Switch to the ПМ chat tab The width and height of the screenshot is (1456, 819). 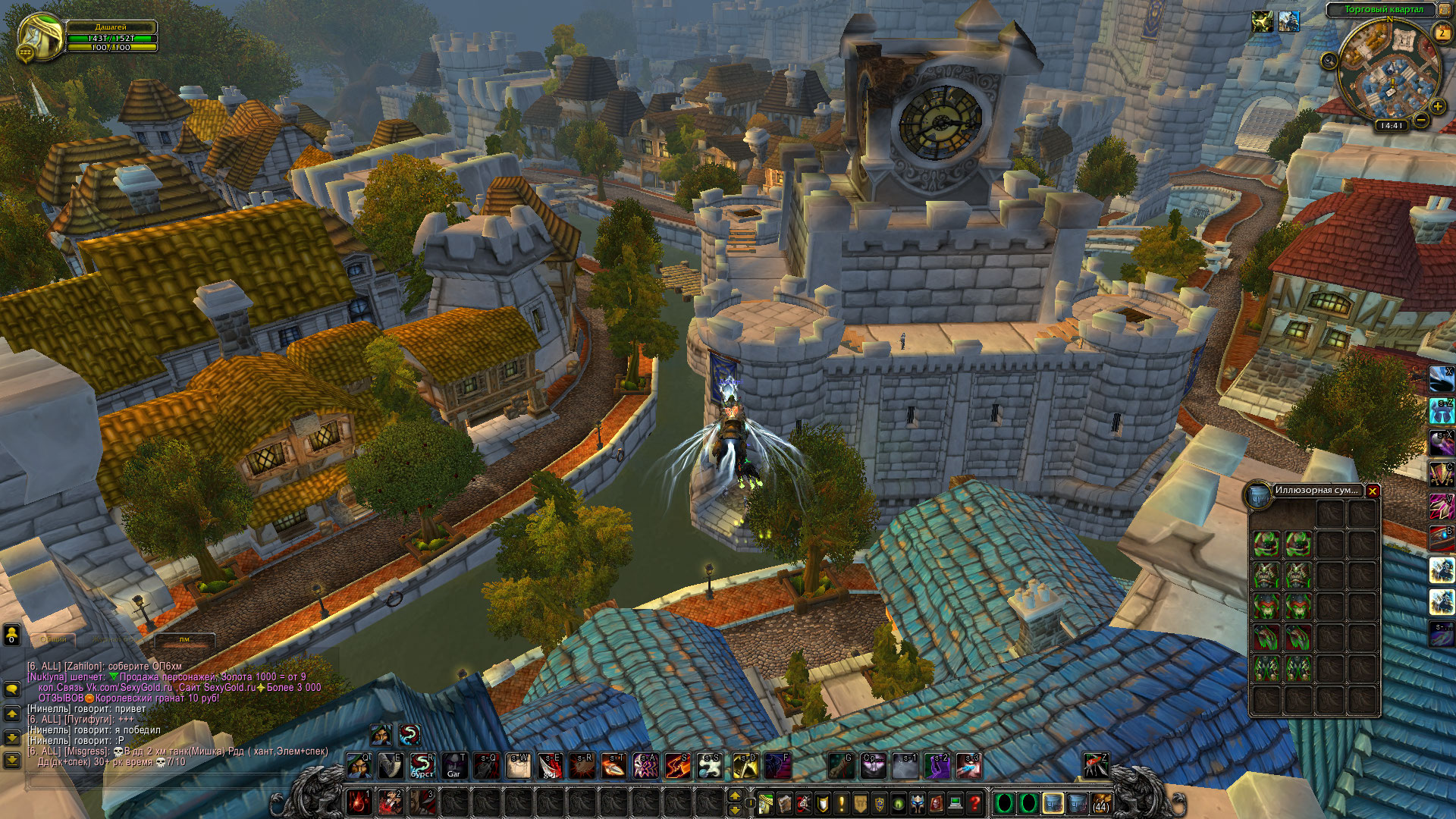[x=184, y=639]
